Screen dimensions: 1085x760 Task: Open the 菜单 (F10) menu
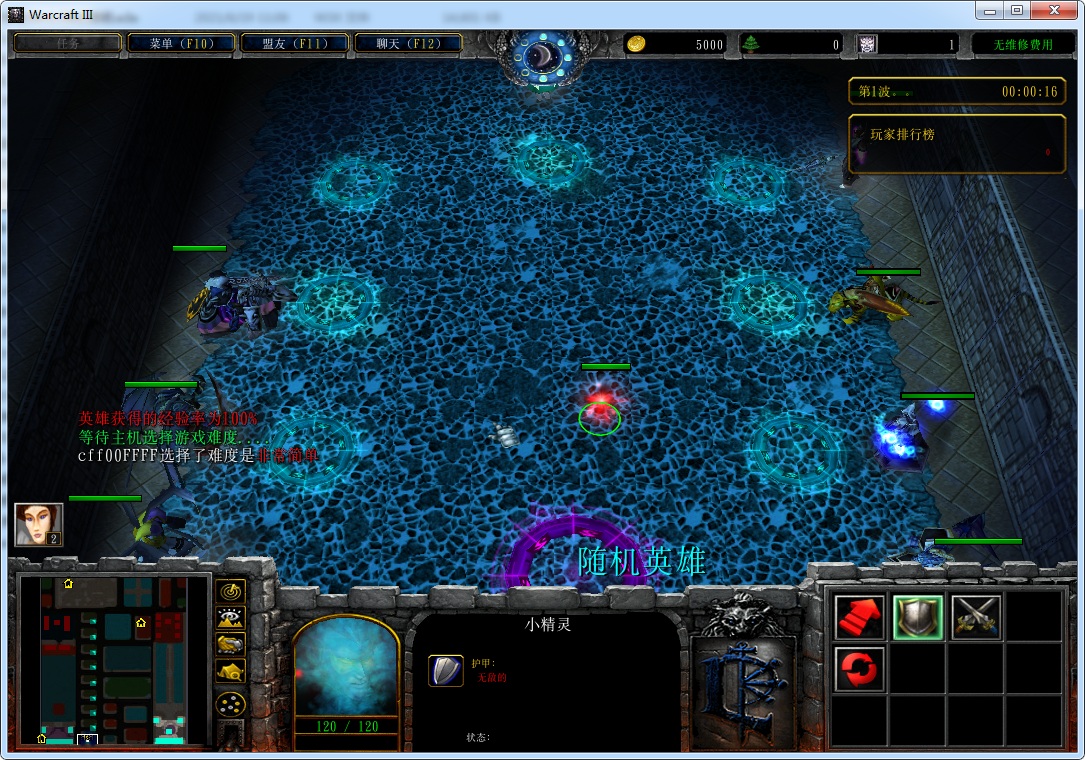click(181, 44)
